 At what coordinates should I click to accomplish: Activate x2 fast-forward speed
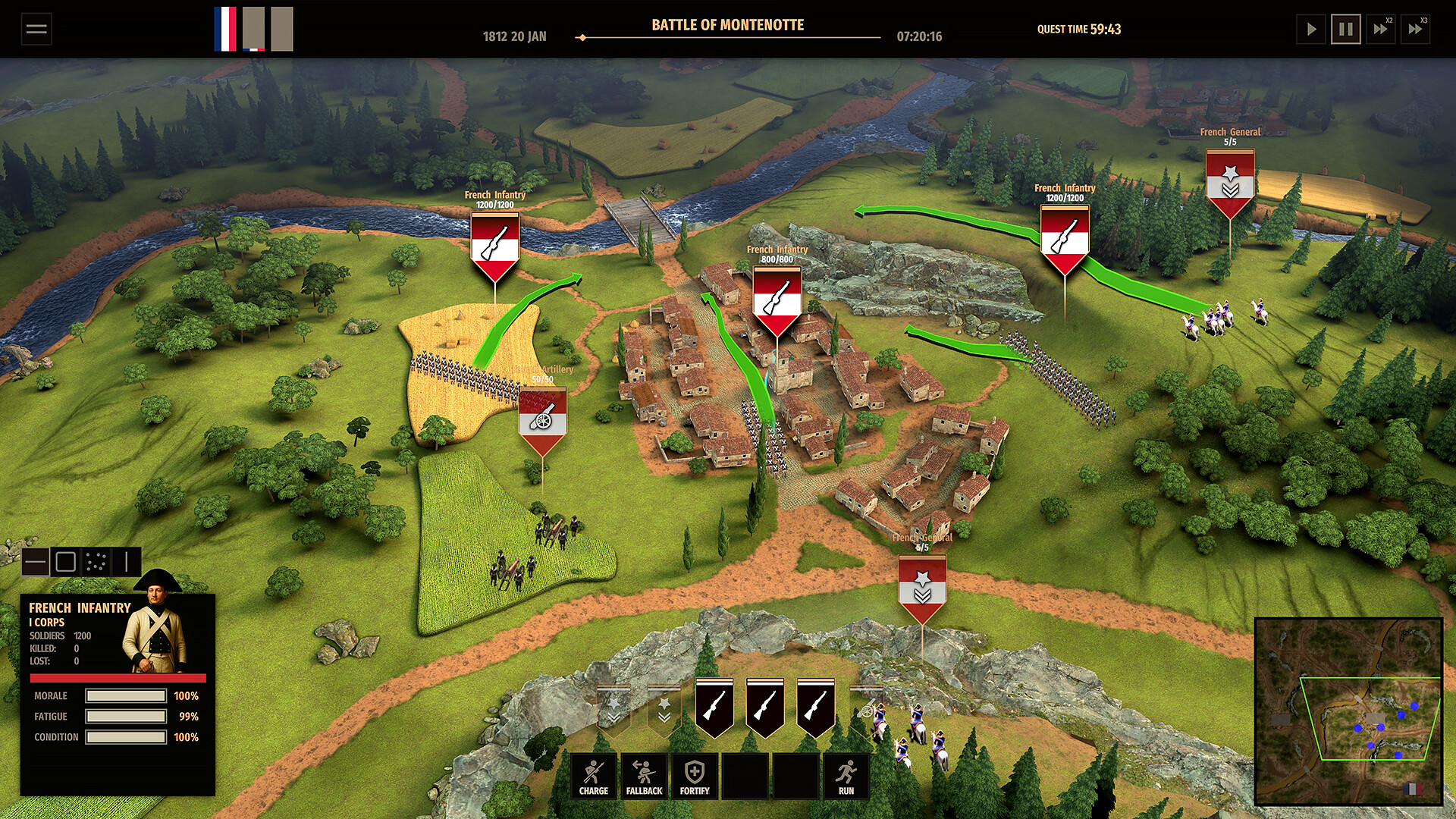1382,29
